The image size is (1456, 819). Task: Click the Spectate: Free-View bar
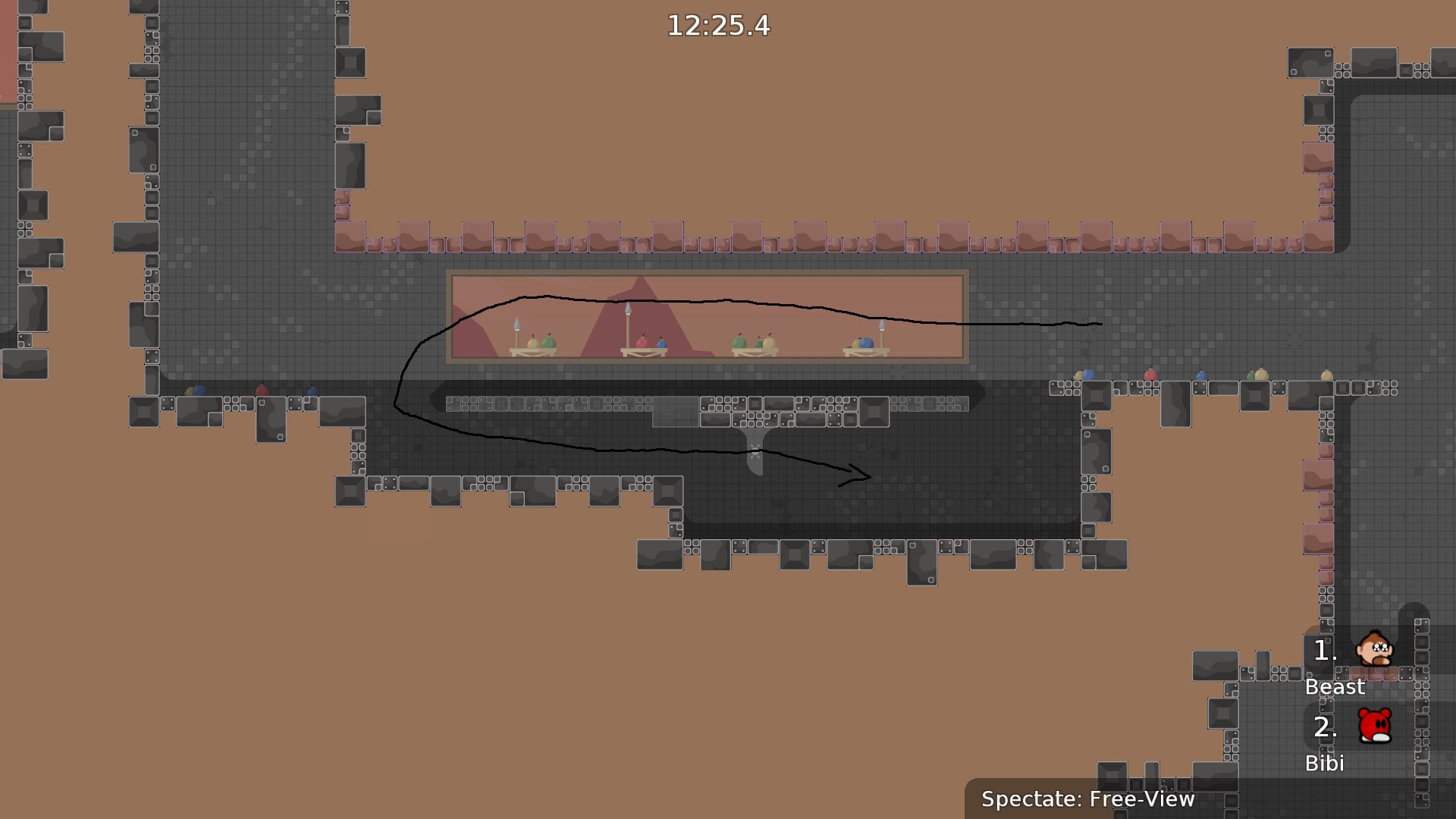tap(1087, 799)
